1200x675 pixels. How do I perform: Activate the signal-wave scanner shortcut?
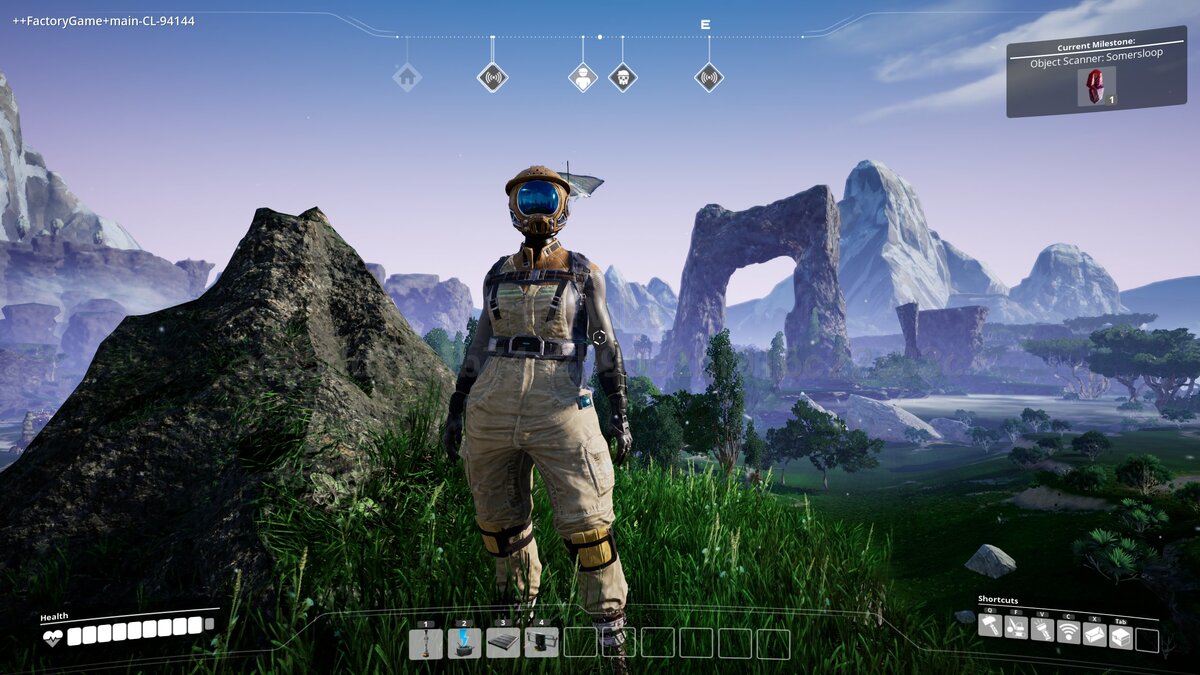click(x=1068, y=633)
